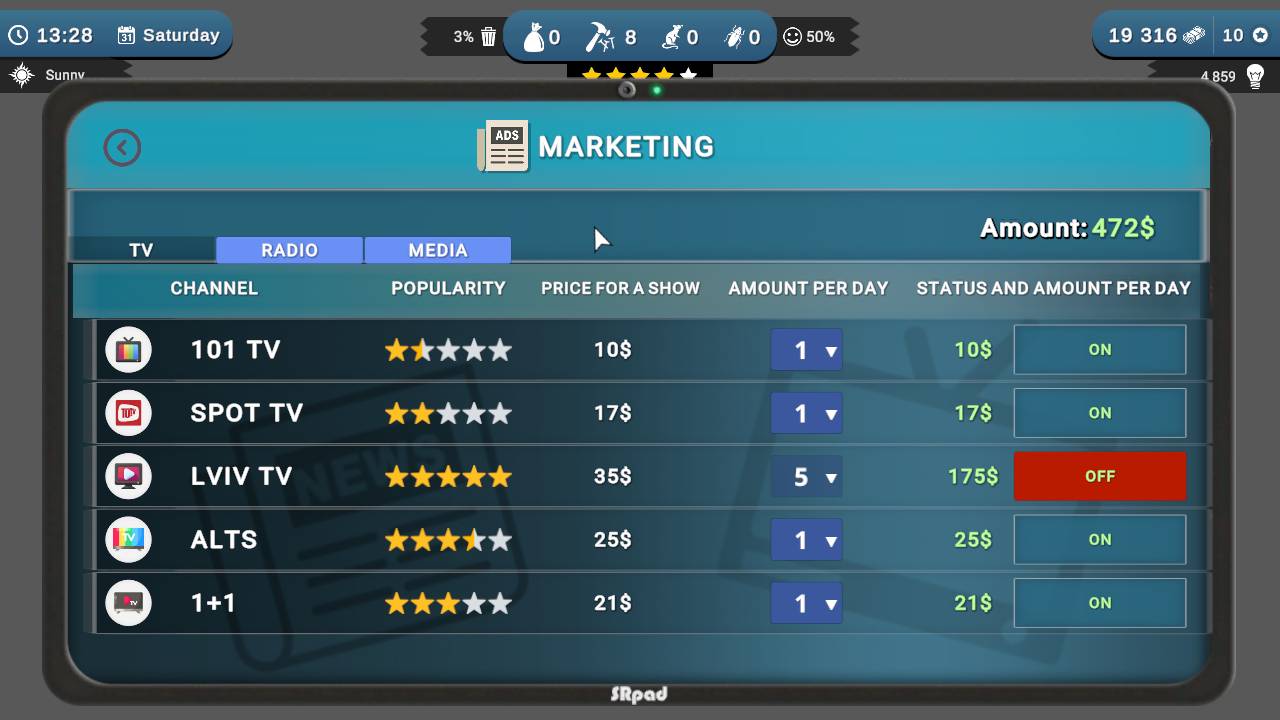Disable the ALTS advertisement status
Screen dimensions: 1280x720
tap(1100, 539)
